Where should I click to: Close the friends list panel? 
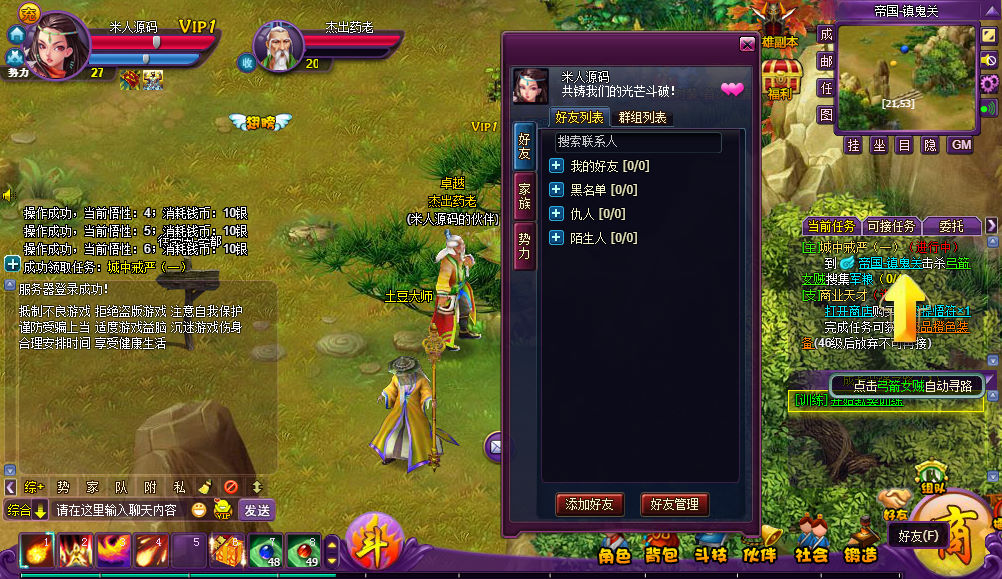pyautogui.click(x=747, y=44)
